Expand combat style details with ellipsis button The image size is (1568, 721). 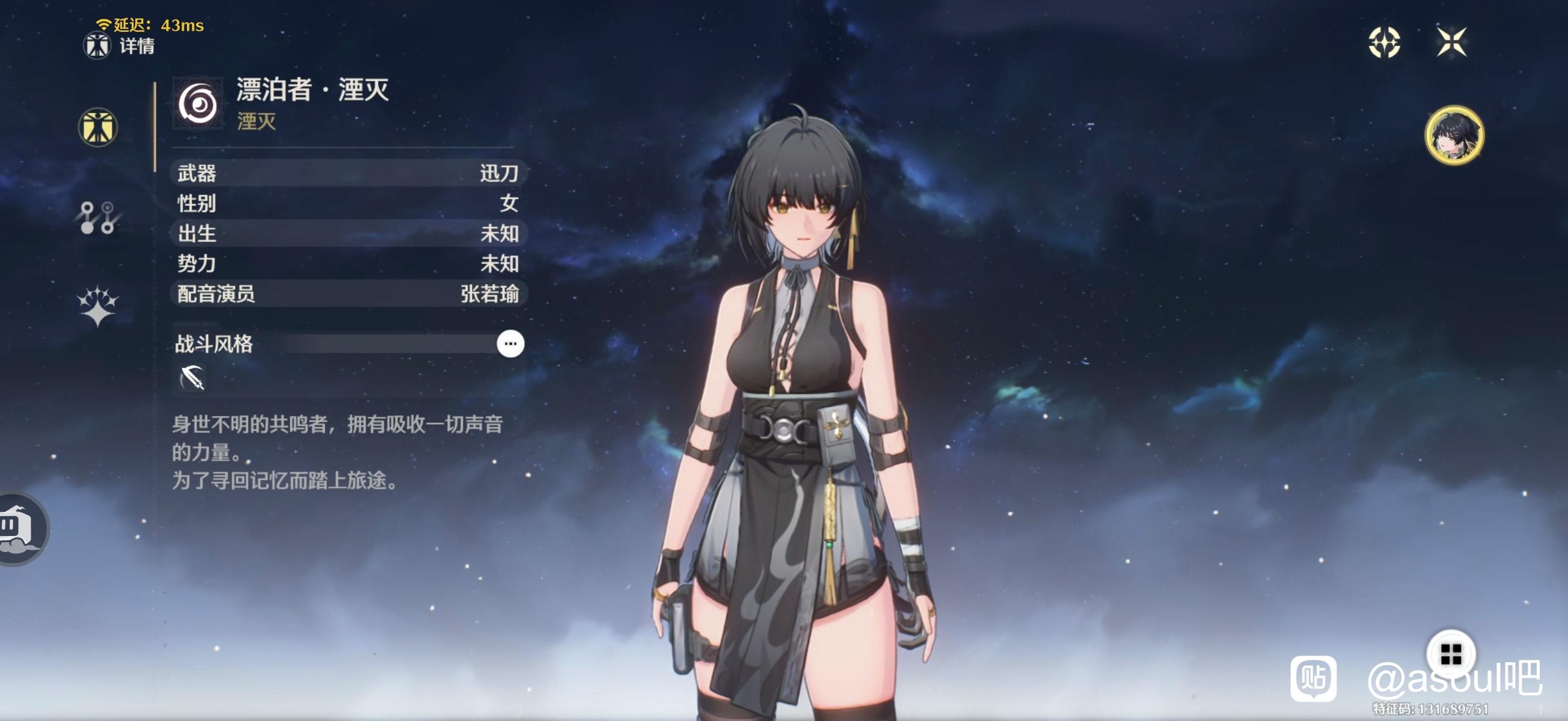click(x=510, y=344)
